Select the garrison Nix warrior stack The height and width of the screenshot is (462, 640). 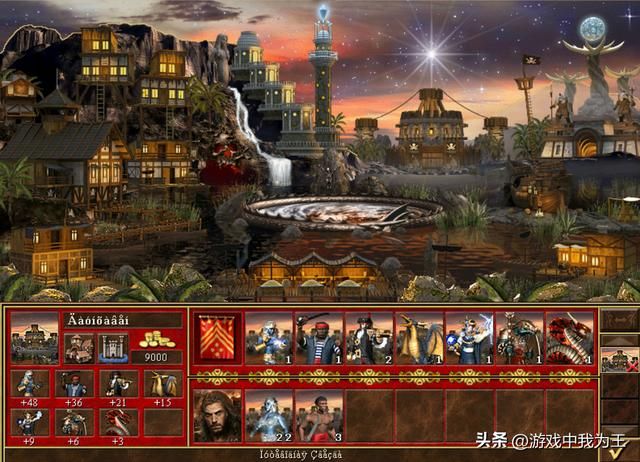[518, 340]
